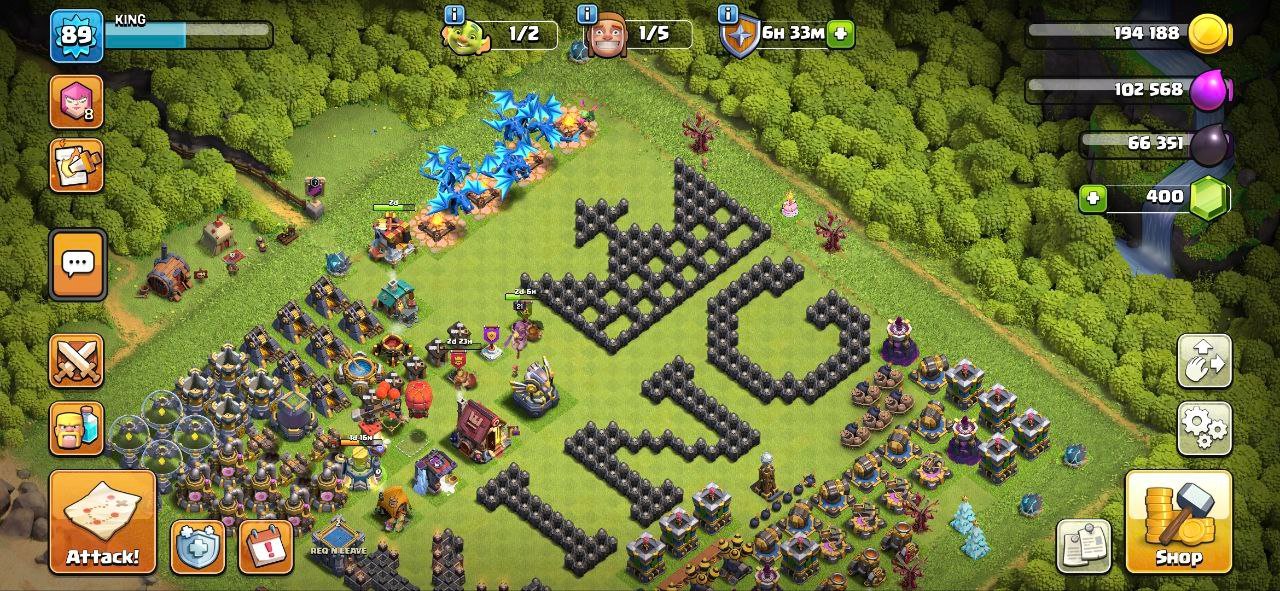
Task: Open the pink-haired hero icon
Action: pos(76,101)
